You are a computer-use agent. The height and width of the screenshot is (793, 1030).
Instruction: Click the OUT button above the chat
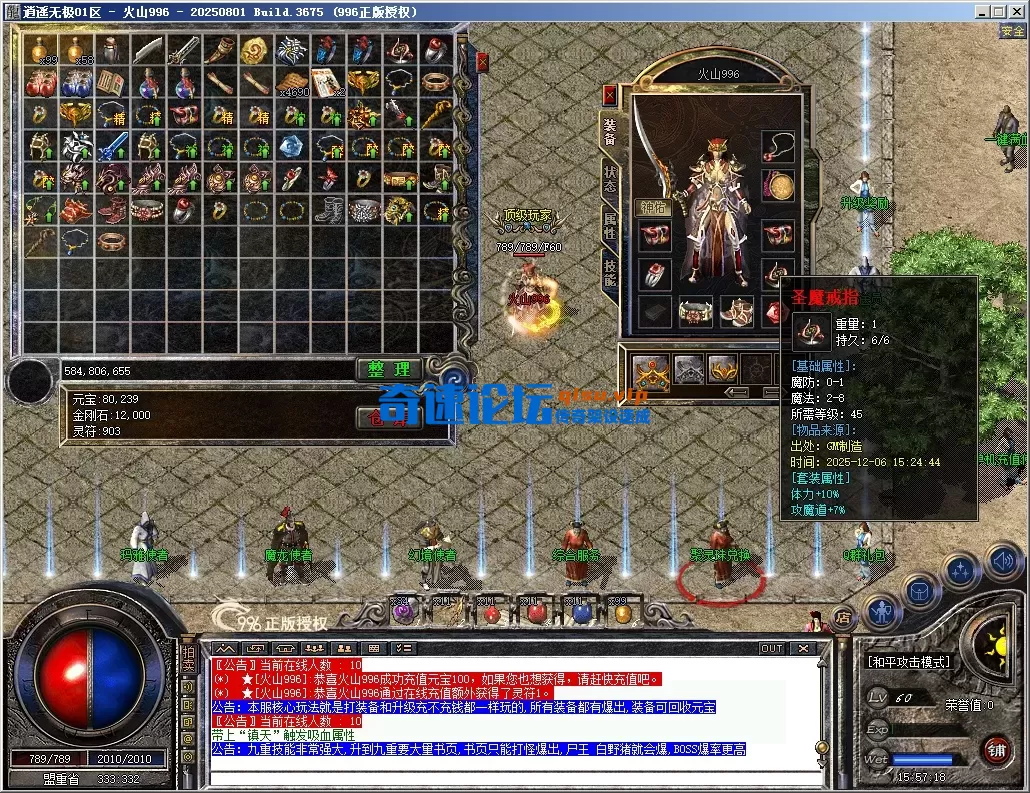pyautogui.click(x=771, y=648)
